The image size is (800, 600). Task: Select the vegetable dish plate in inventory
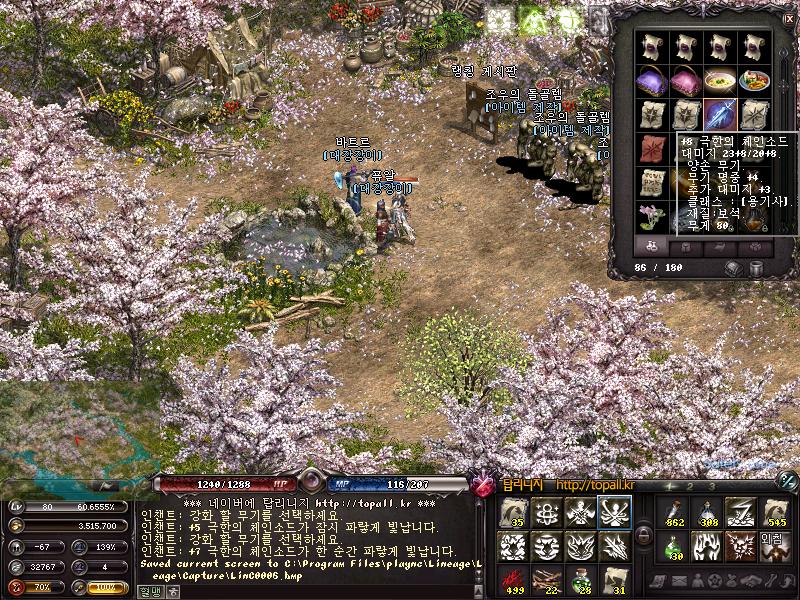[x=753, y=80]
